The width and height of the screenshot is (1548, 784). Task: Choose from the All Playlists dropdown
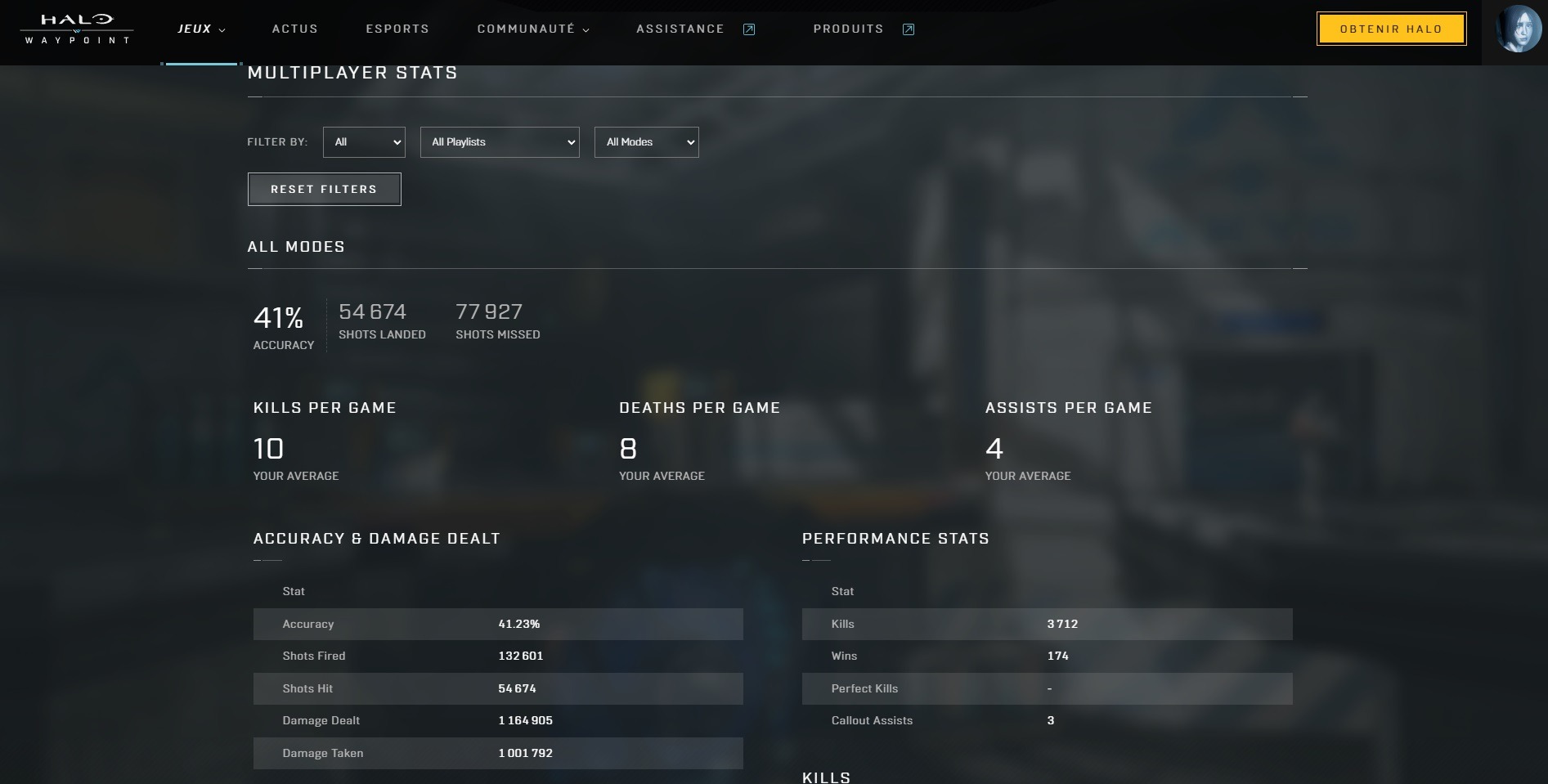coord(500,142)
